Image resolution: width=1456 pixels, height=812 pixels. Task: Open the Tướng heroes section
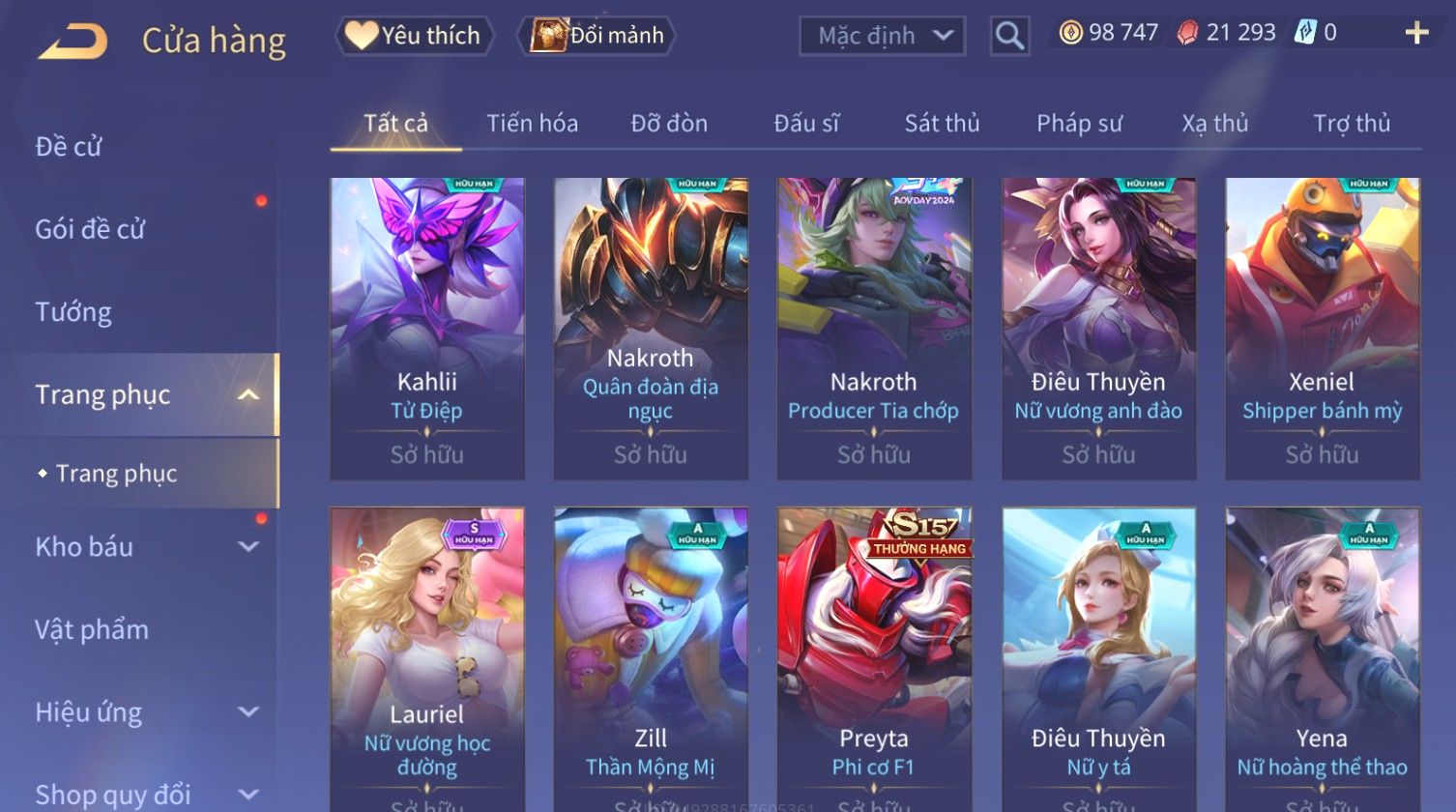pos(73,312)
